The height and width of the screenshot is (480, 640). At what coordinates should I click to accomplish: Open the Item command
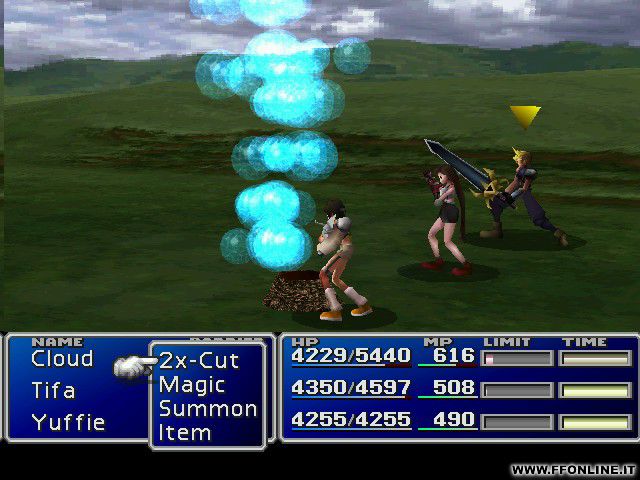pyautogui.click(x=185, y=433)
